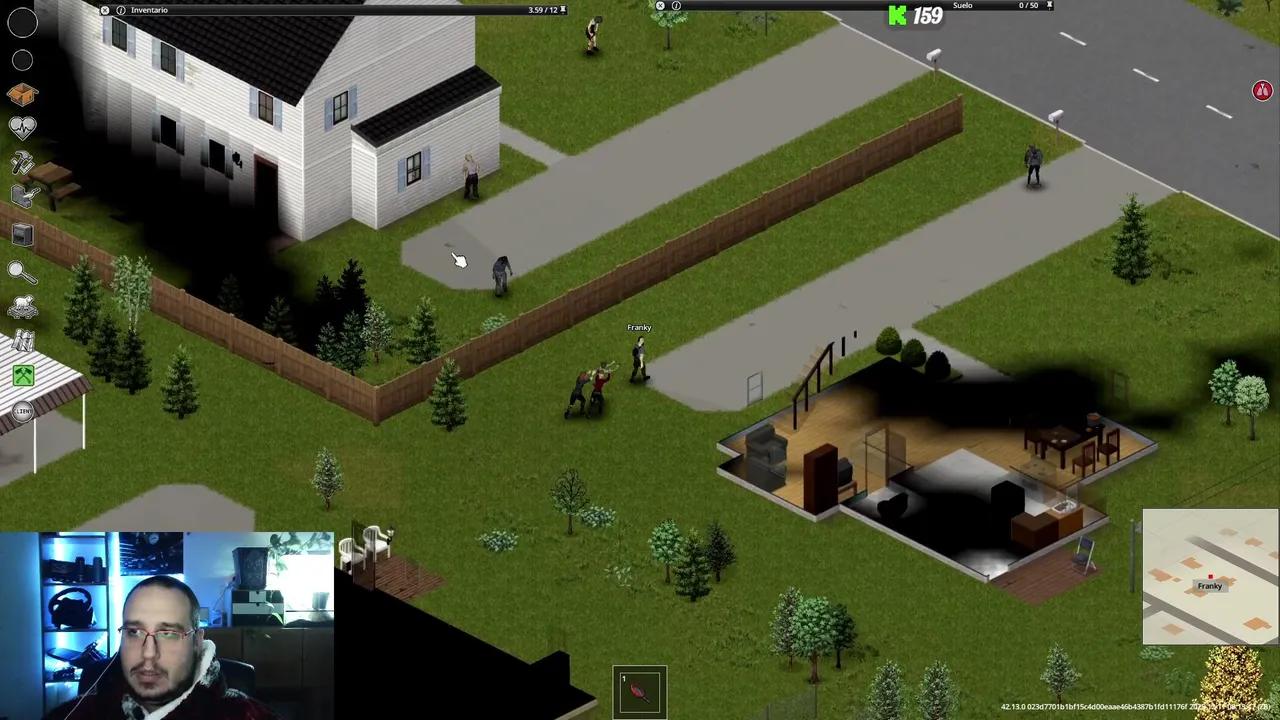Click the 3.59/12 weight capacity indicator
Viewport: 1280px width, 720px height.
(x=541, y=9)
